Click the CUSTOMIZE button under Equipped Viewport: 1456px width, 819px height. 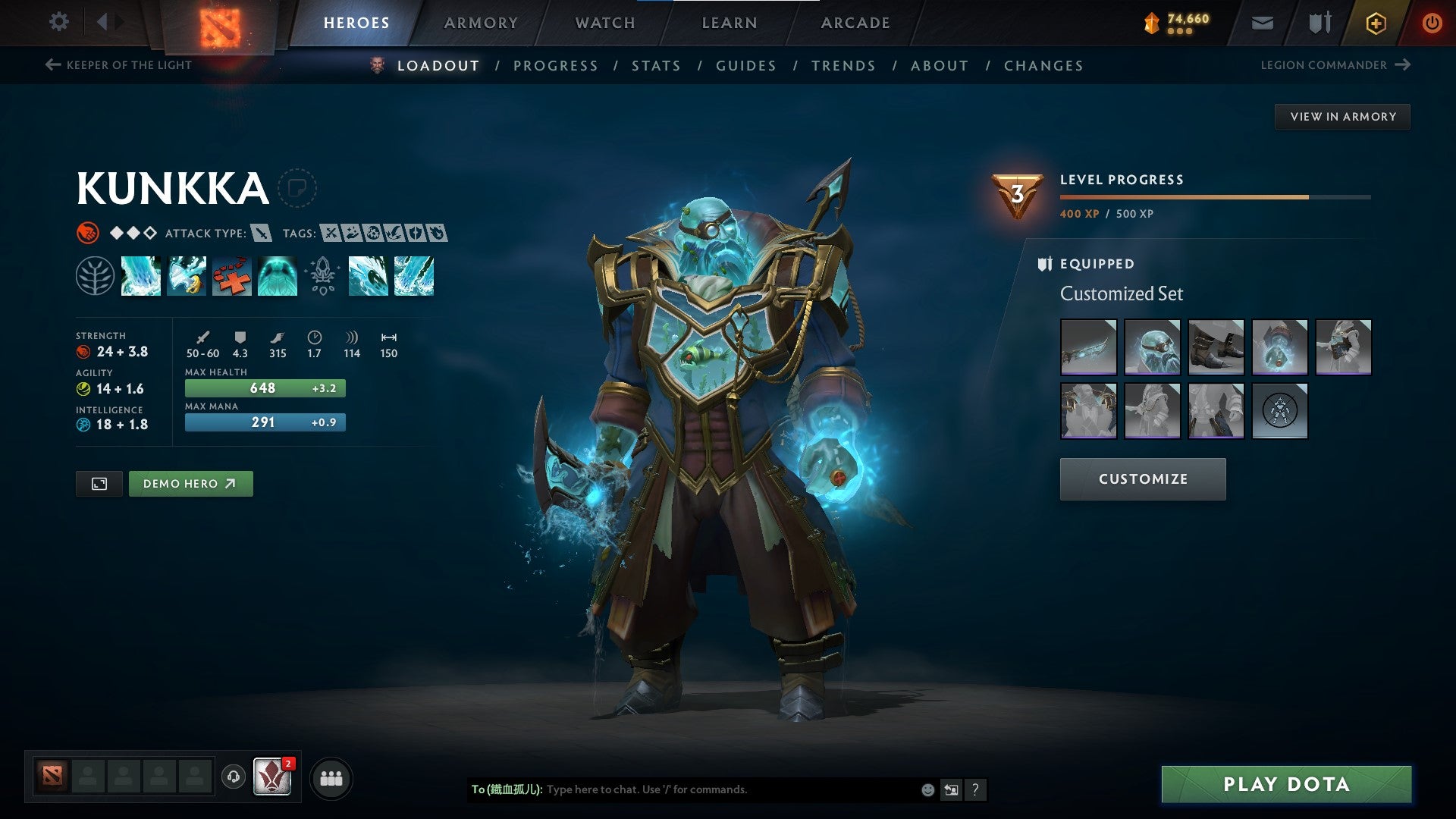tap(1143, 479)
